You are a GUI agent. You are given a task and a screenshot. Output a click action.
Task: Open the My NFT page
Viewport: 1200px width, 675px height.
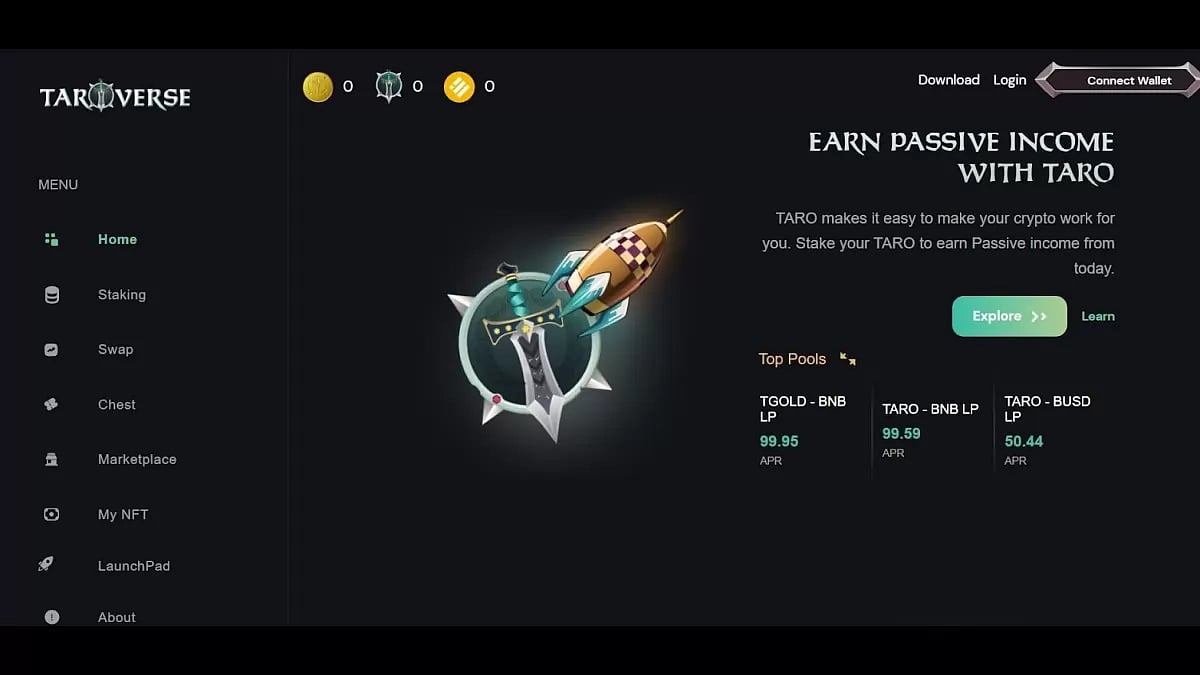tap(123, 515)
